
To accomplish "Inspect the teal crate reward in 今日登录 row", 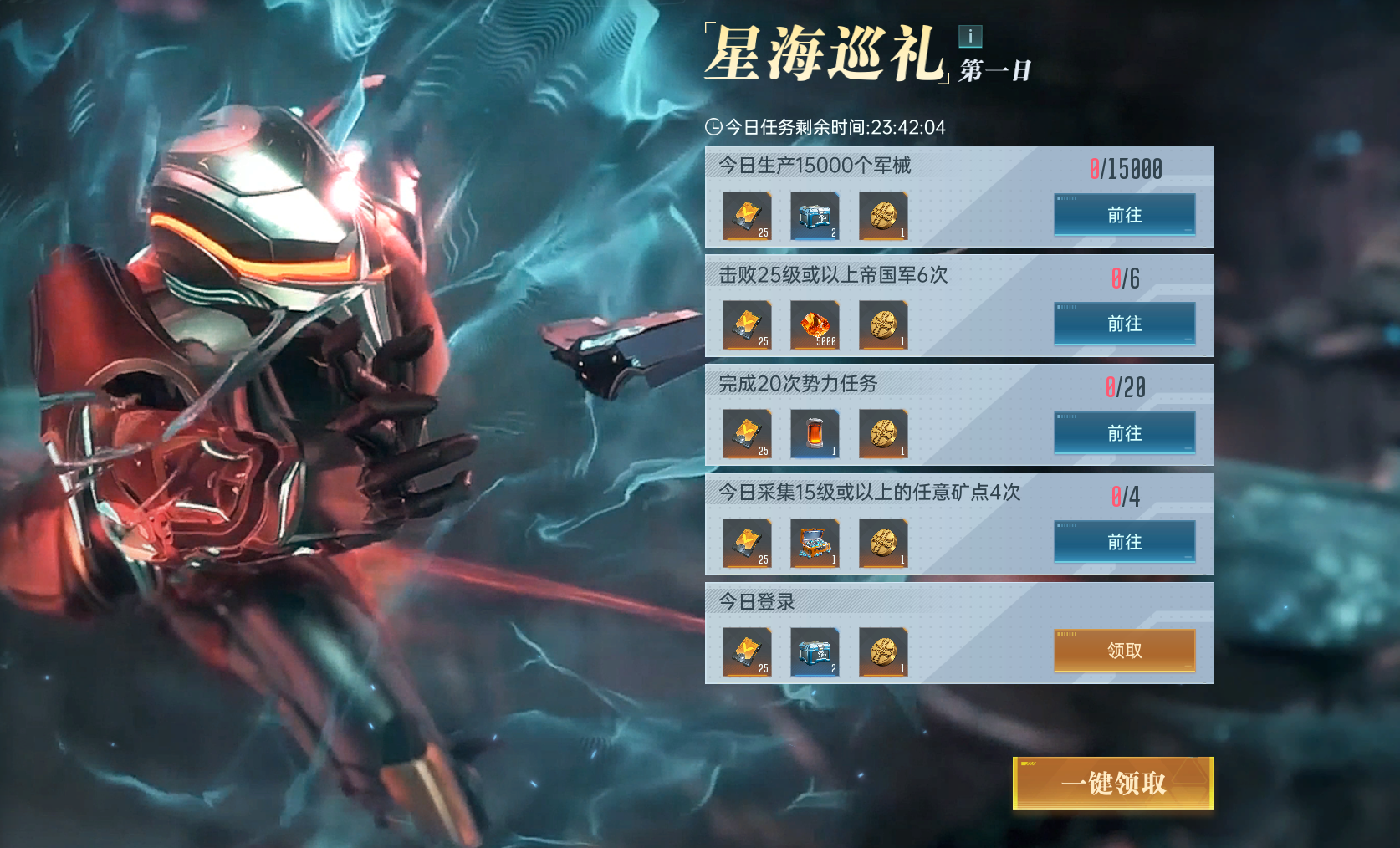I will click(x=815, y=652).
